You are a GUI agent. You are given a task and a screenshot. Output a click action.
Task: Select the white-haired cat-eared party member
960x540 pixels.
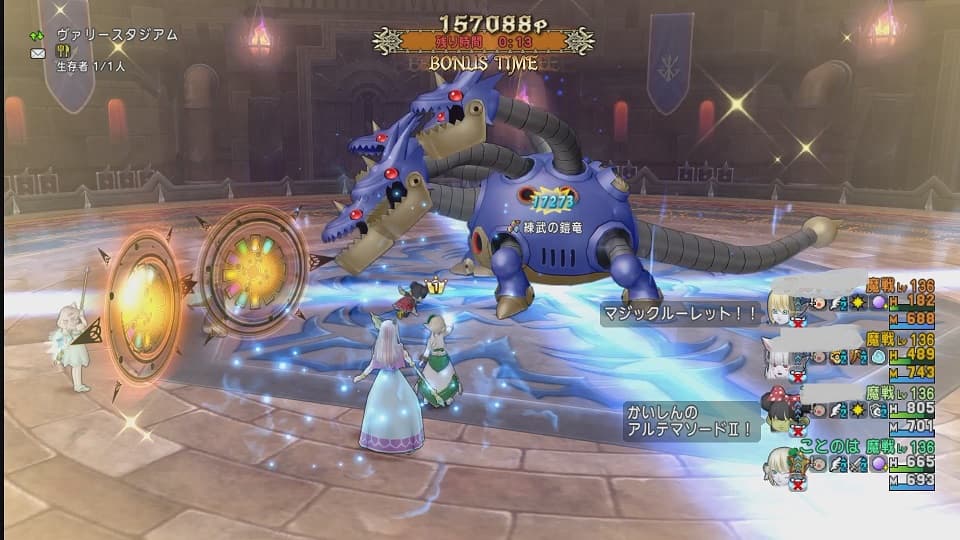[783, 355]
